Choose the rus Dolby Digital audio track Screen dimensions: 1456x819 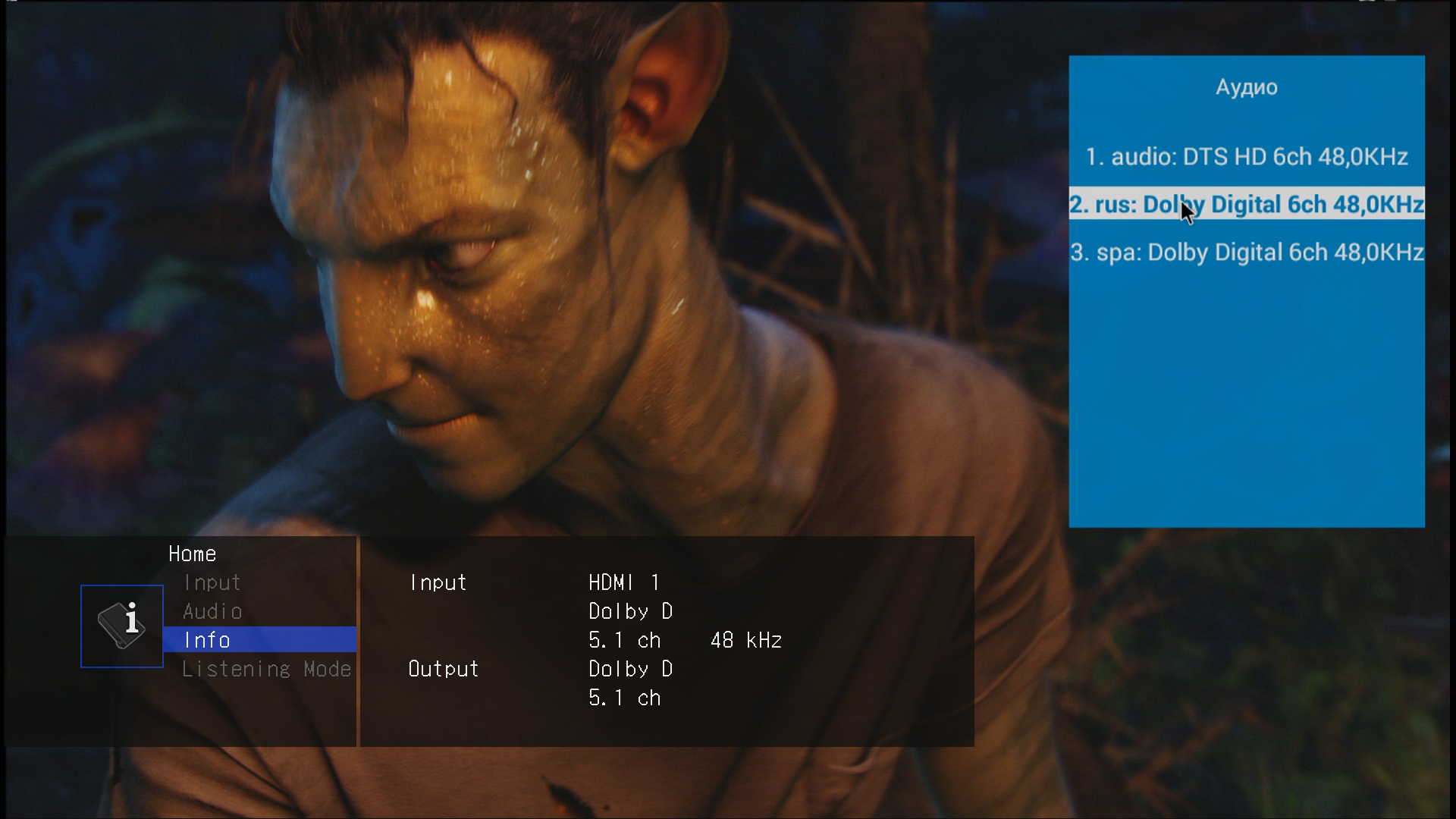[1246, 205]
